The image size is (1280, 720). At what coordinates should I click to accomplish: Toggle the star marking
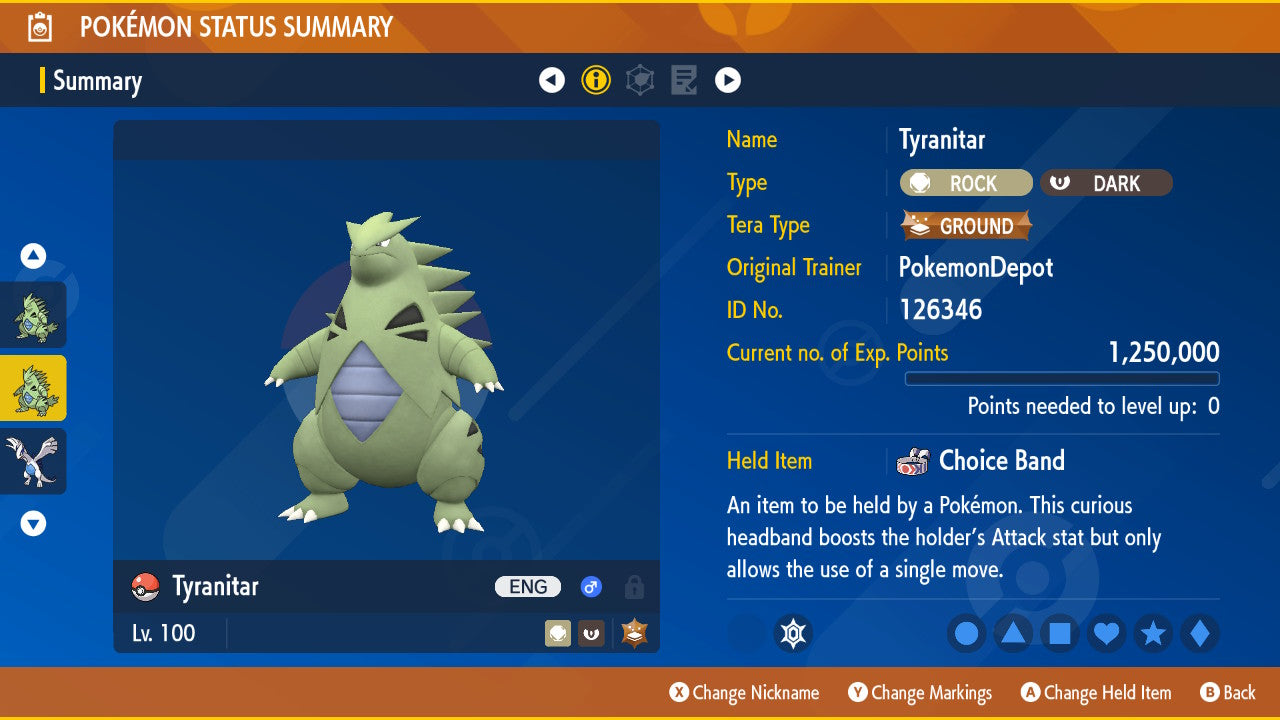(x=1153, y=633)
